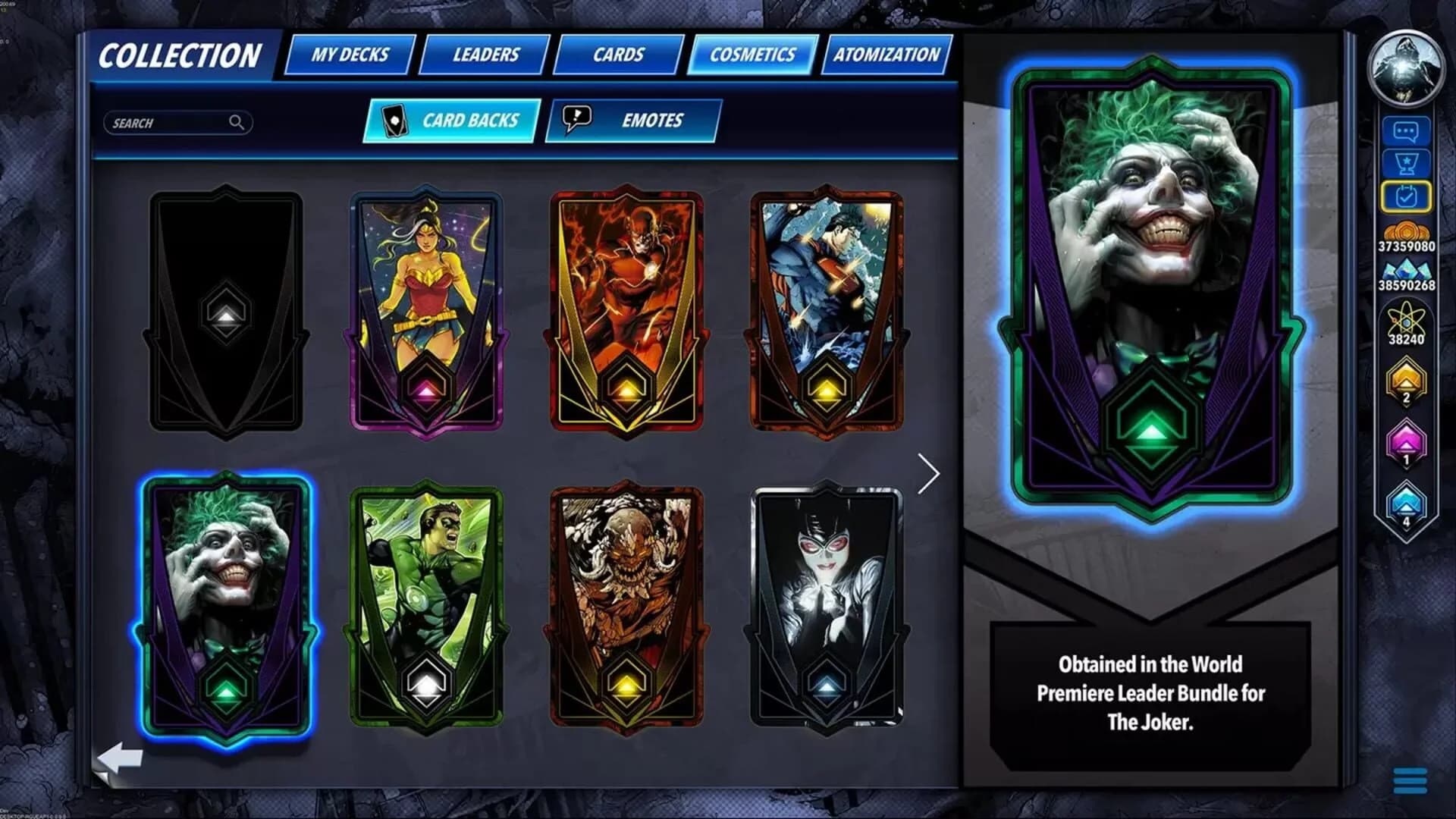Expand the next page with the right chevron

coord(930,473)
